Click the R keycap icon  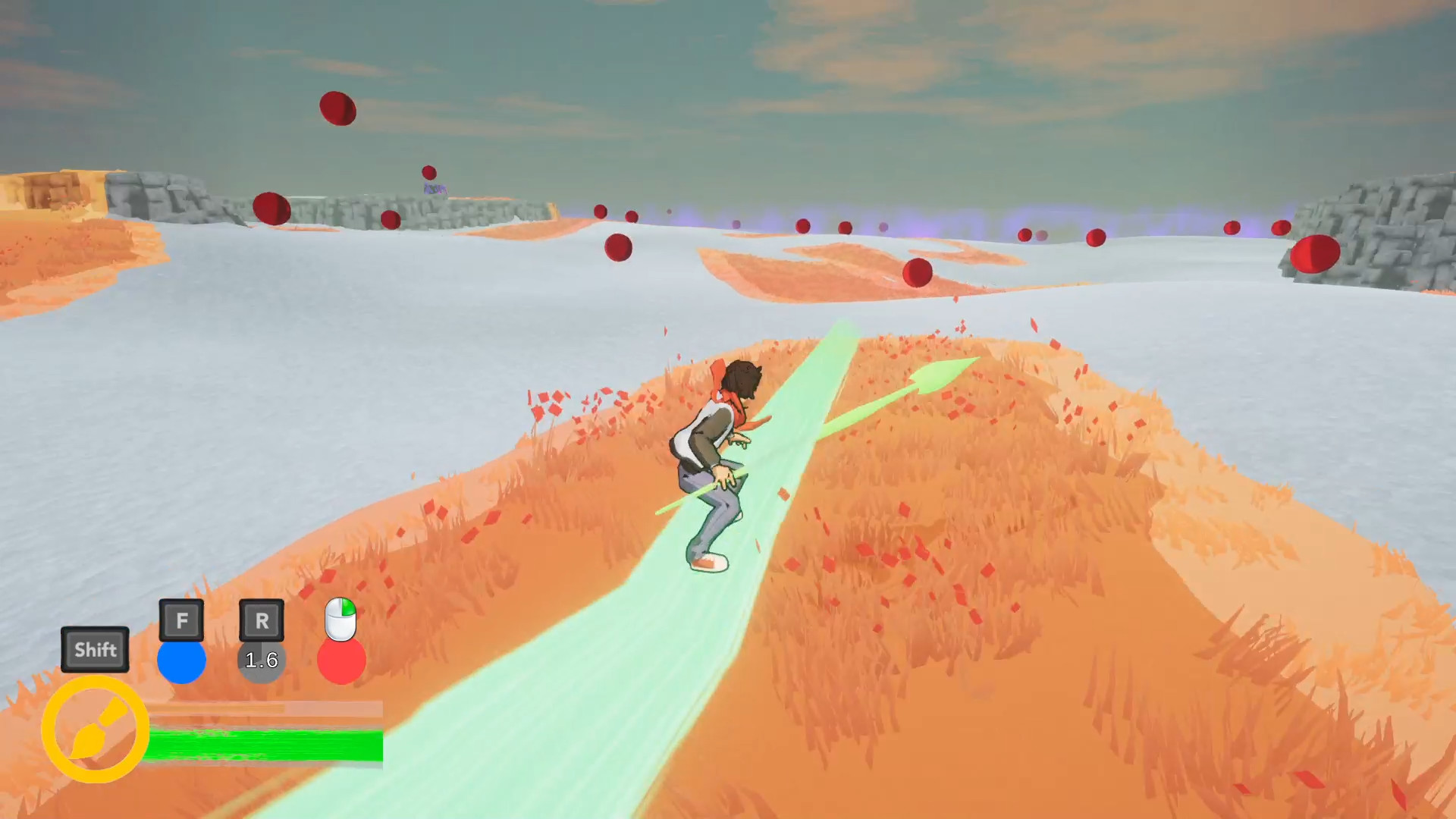click(x=262, y=620)
